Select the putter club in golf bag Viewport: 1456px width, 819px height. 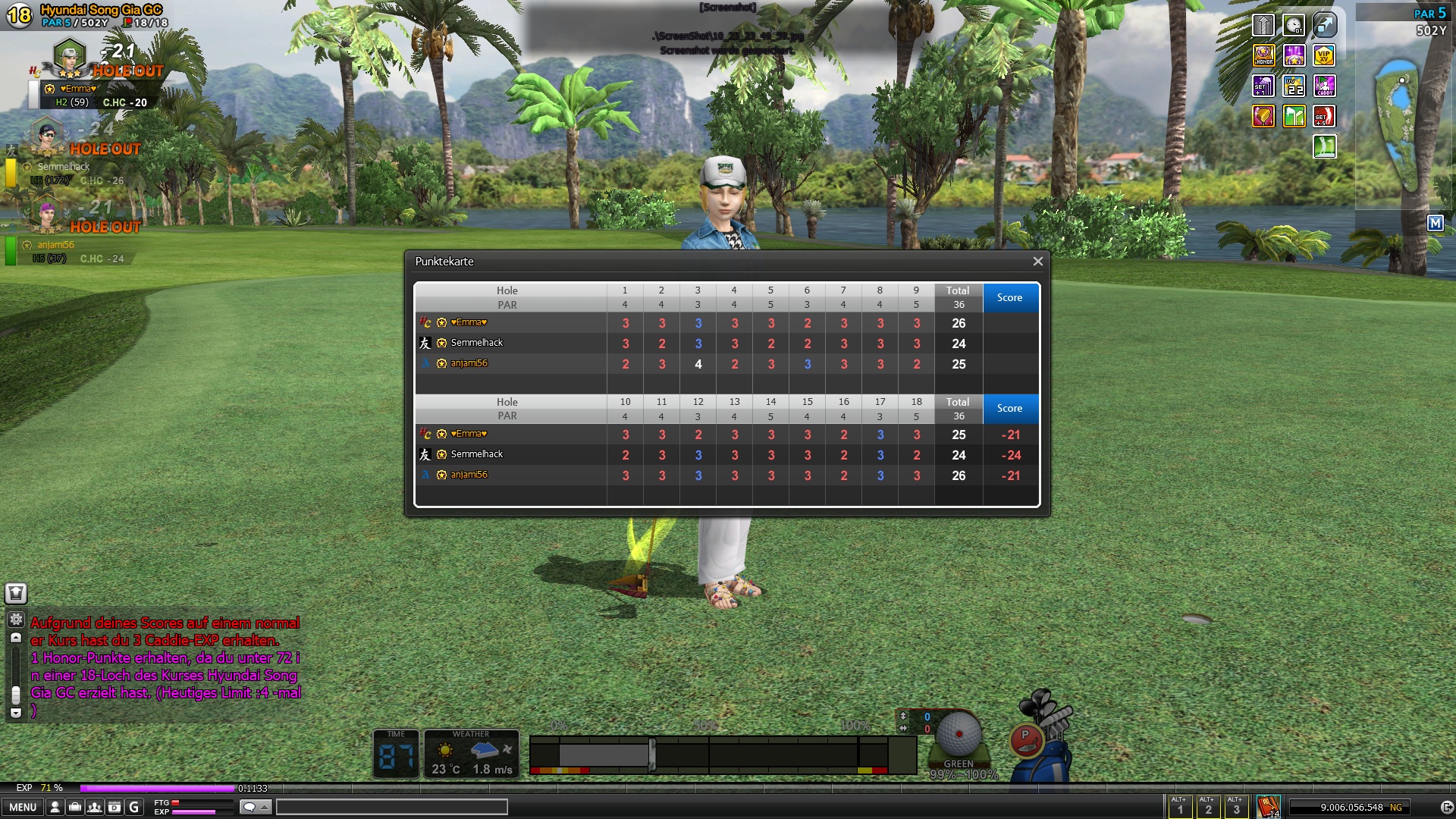coord(1025,739)
